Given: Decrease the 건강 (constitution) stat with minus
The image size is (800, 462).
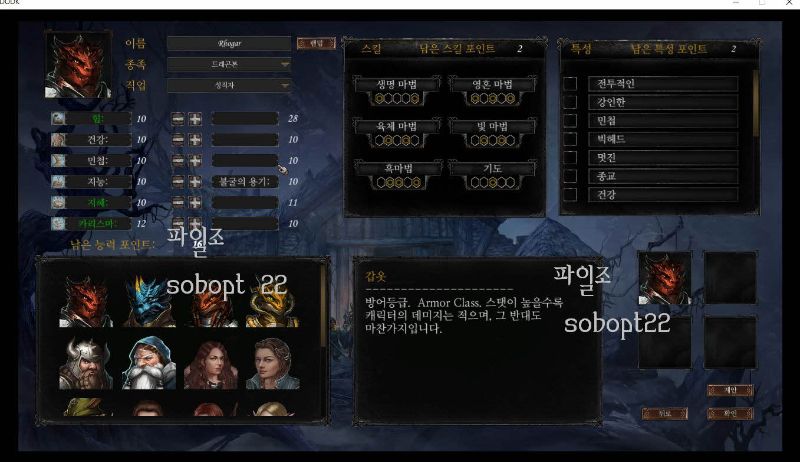Looking at the screenshot, I should click(177, 139).
